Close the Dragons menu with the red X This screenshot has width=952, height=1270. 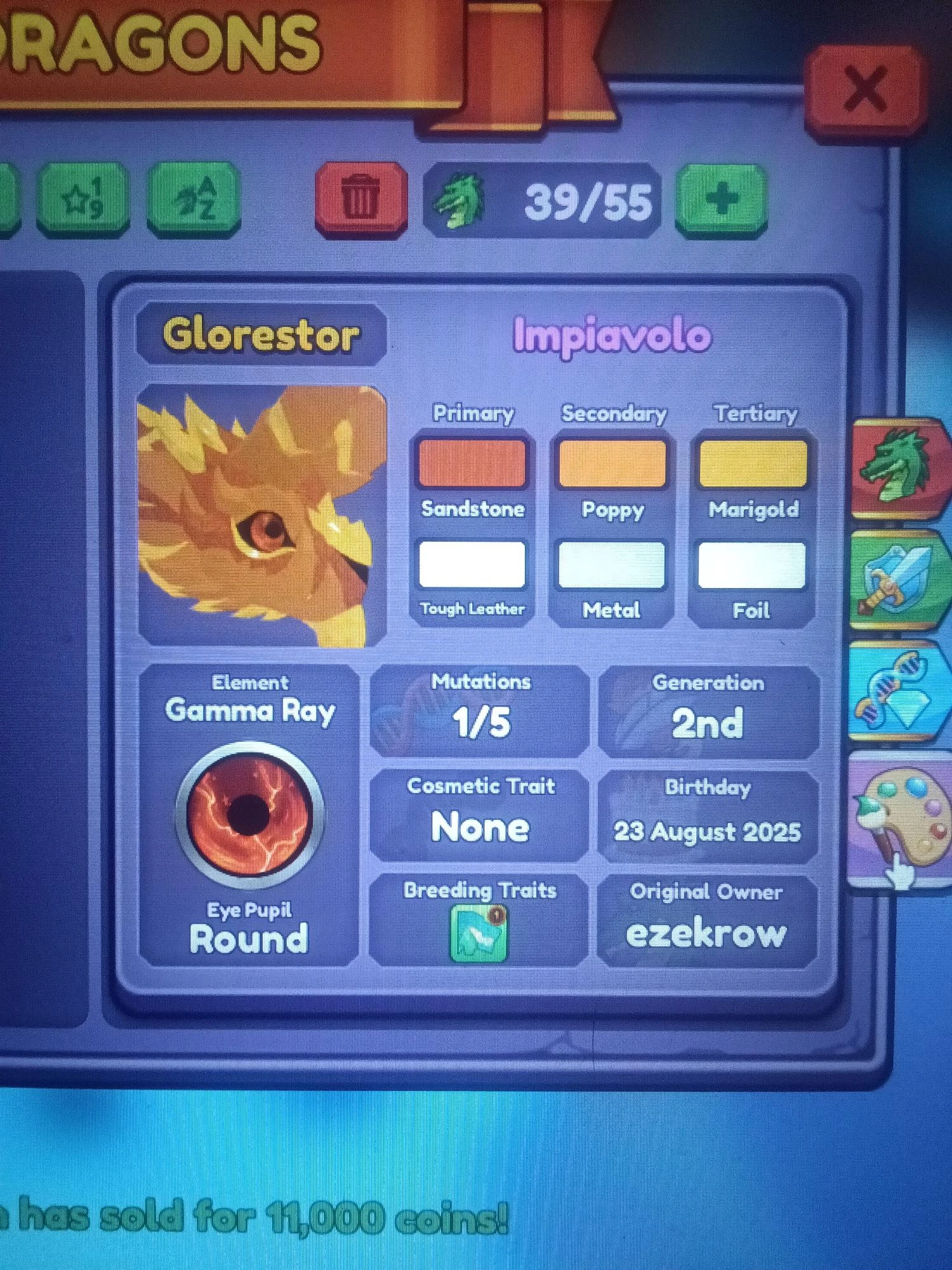click(866, 88)
